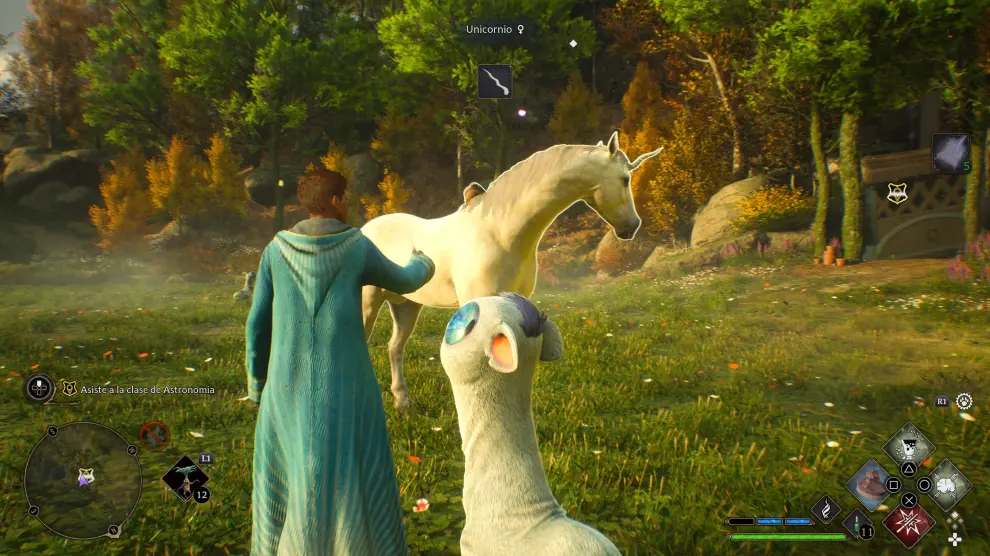This screenshot has width=990, height=556.
Task: Click the unicorn hair item icon
Action: tap(494, 81)
